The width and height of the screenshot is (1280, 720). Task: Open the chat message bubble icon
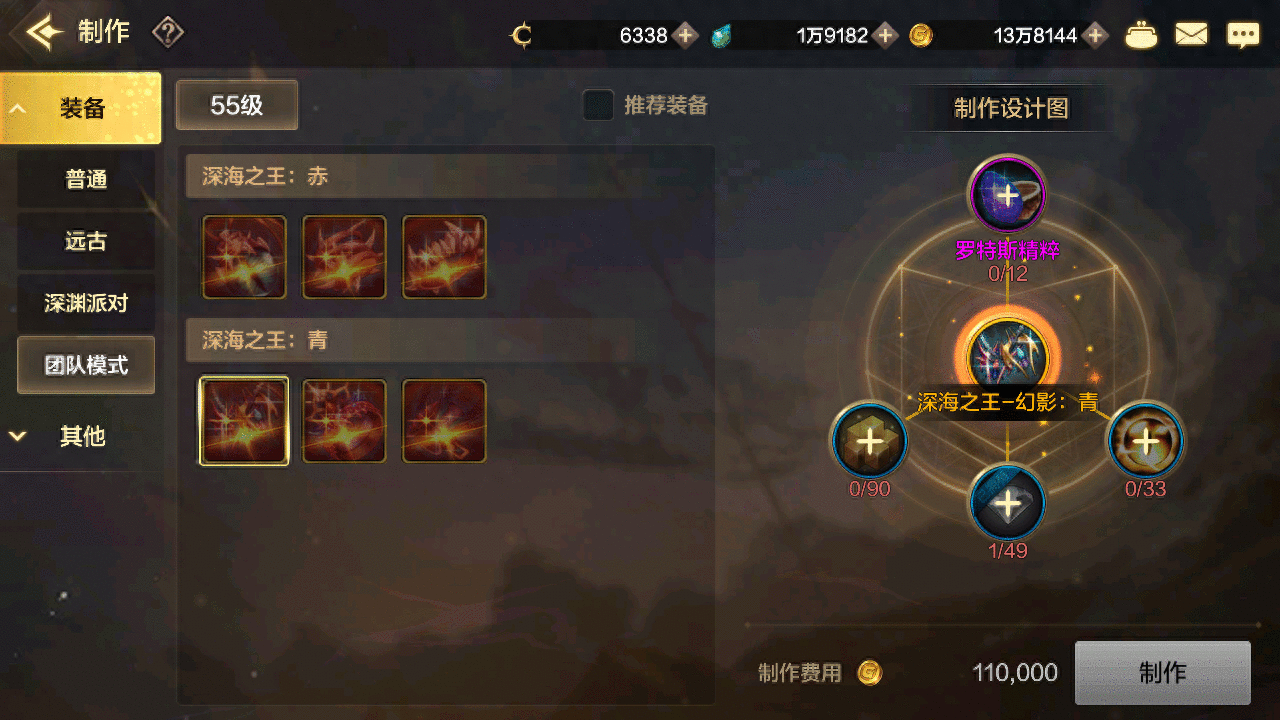[1243, 33]
